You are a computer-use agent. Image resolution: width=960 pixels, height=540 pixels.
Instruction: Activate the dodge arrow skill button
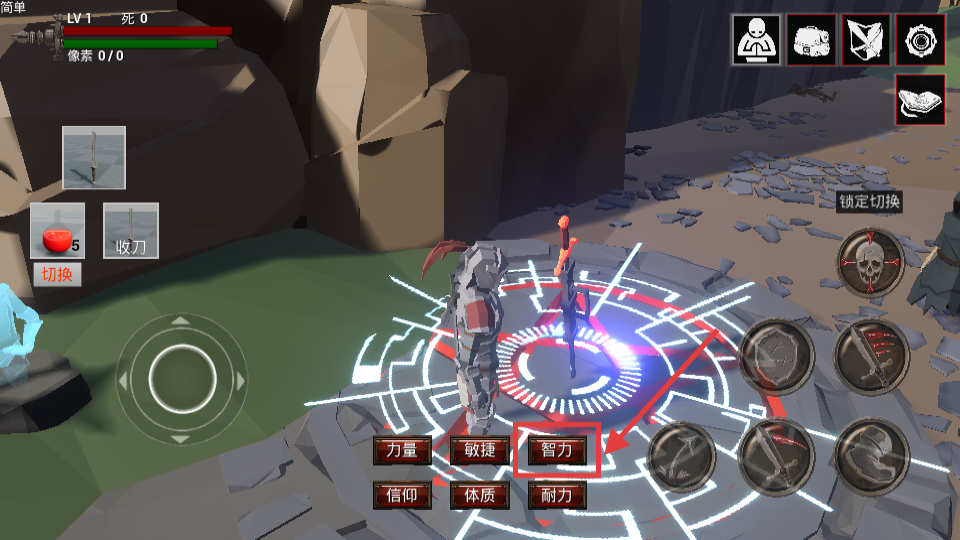[683, 457]
